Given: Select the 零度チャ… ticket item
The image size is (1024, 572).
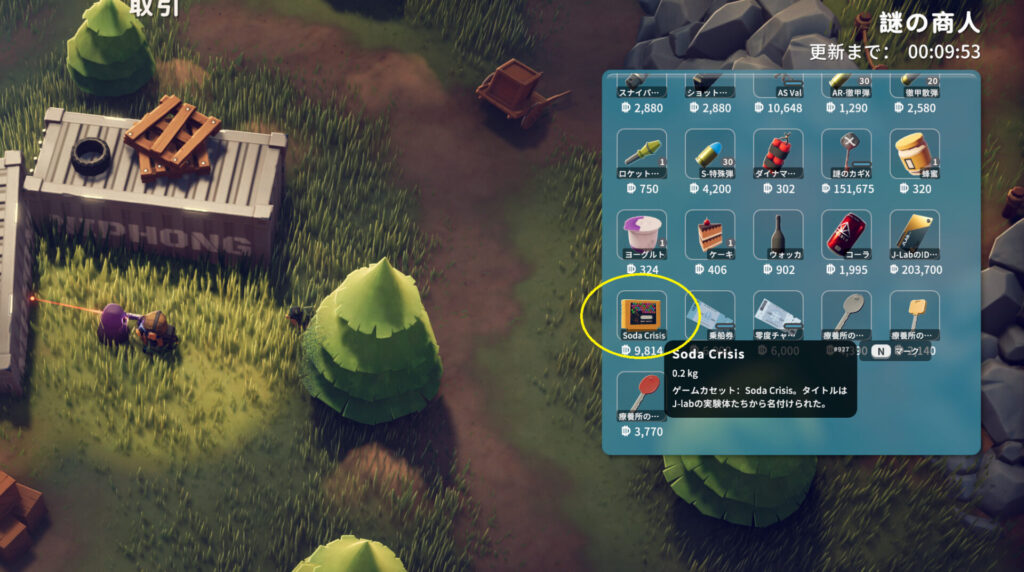Looking at the screenshot, I should click(778, 315).
